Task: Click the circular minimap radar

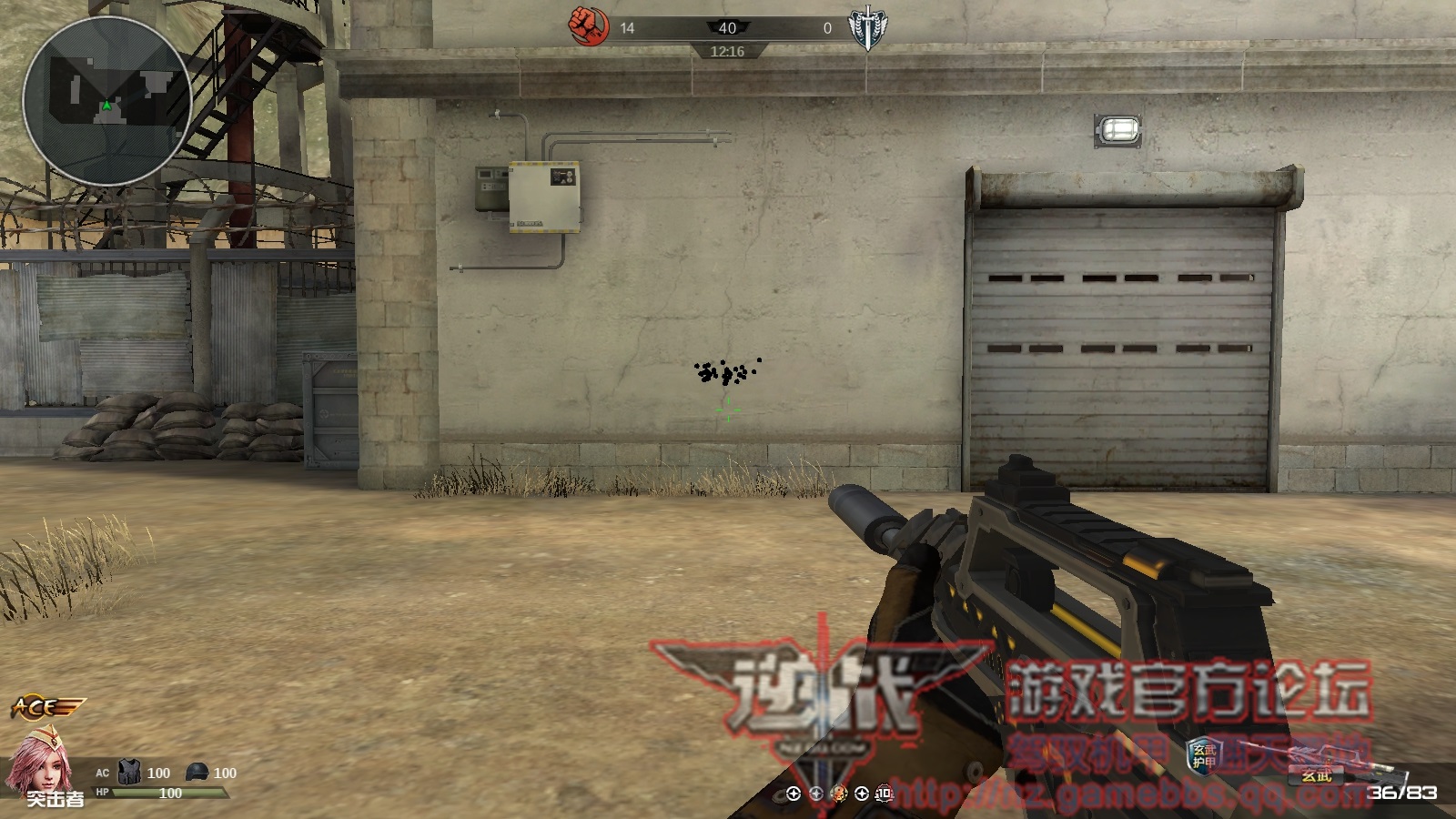Action: point(106,101)
